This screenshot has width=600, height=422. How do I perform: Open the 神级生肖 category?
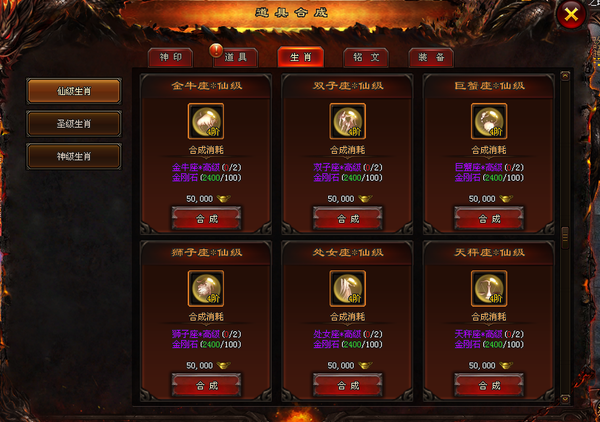pos(74,157)
